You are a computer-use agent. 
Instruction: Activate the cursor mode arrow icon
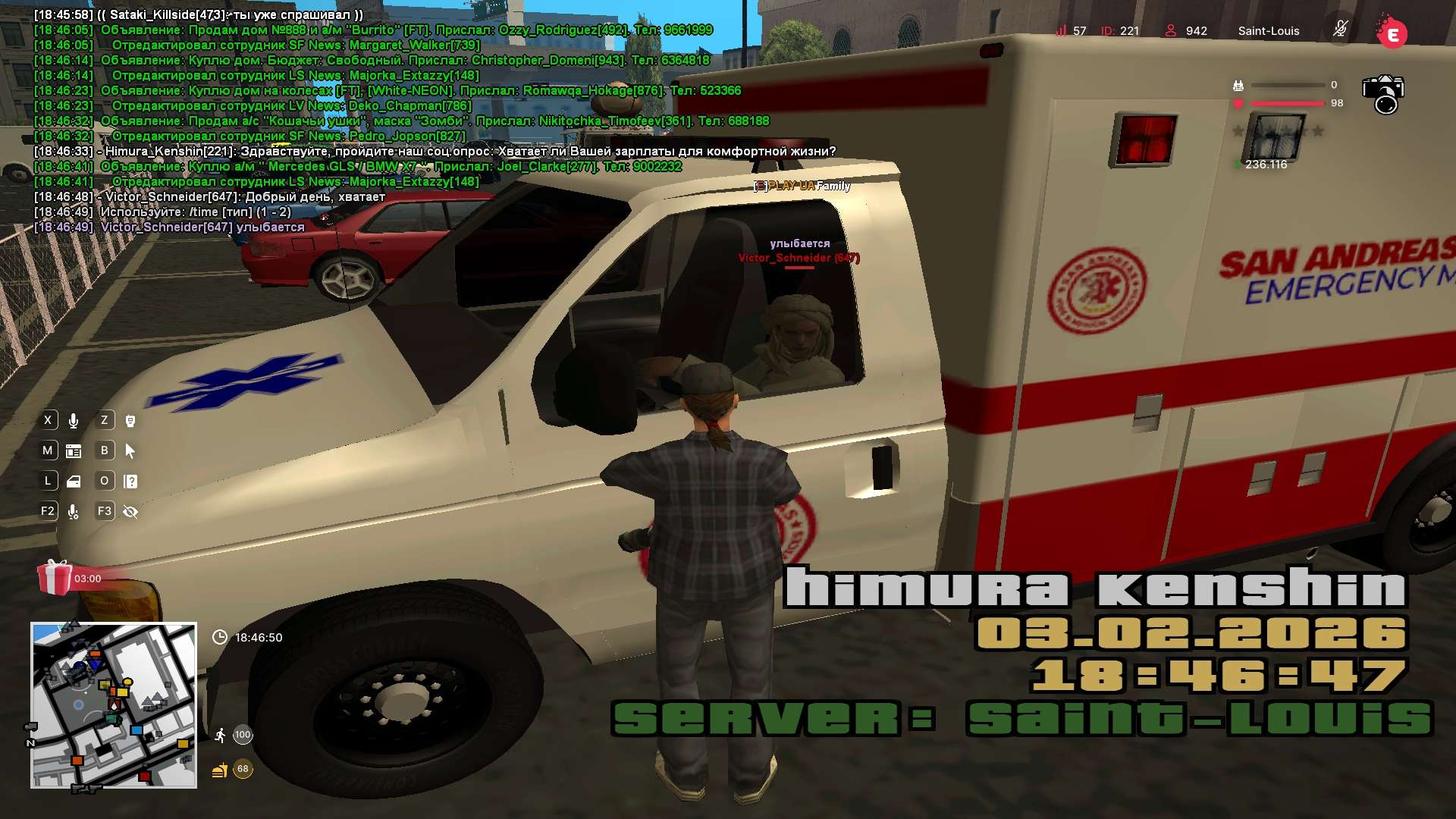tap(130, 451)
